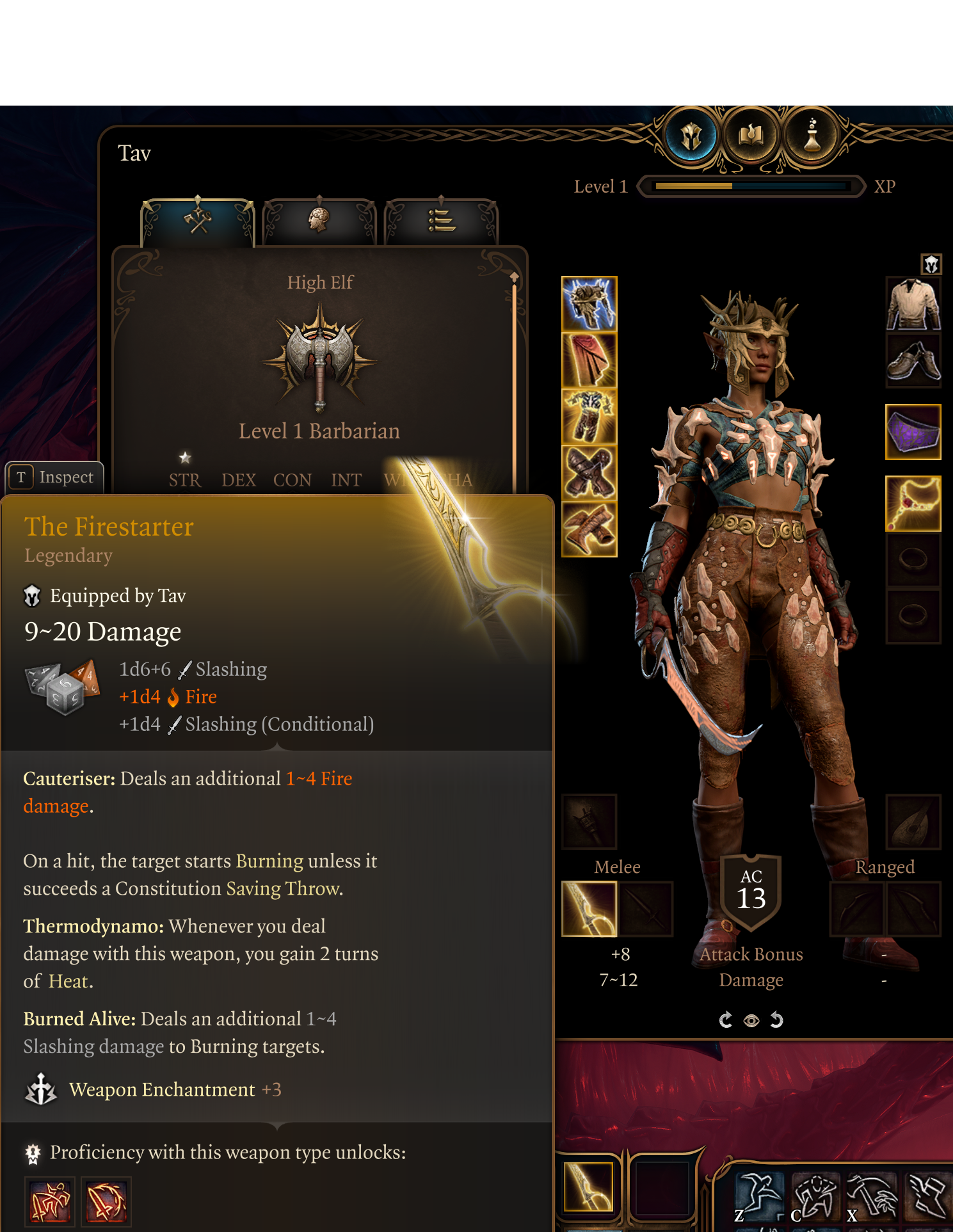This screenshot has width=953, height=1232.
Task: Click the purple underwear camp slot
Action: 913,432
